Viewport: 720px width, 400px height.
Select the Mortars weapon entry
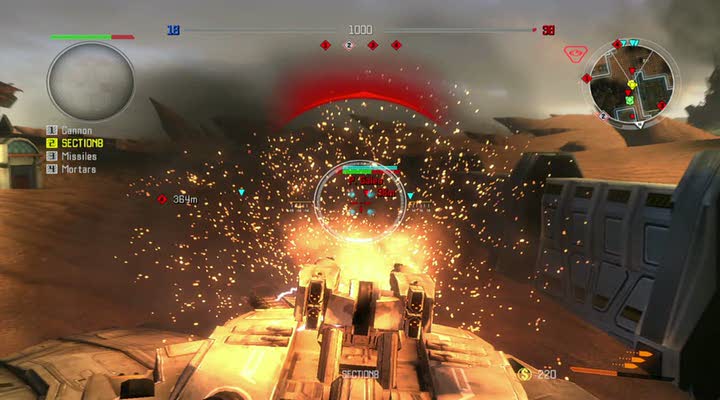point(78,169)
